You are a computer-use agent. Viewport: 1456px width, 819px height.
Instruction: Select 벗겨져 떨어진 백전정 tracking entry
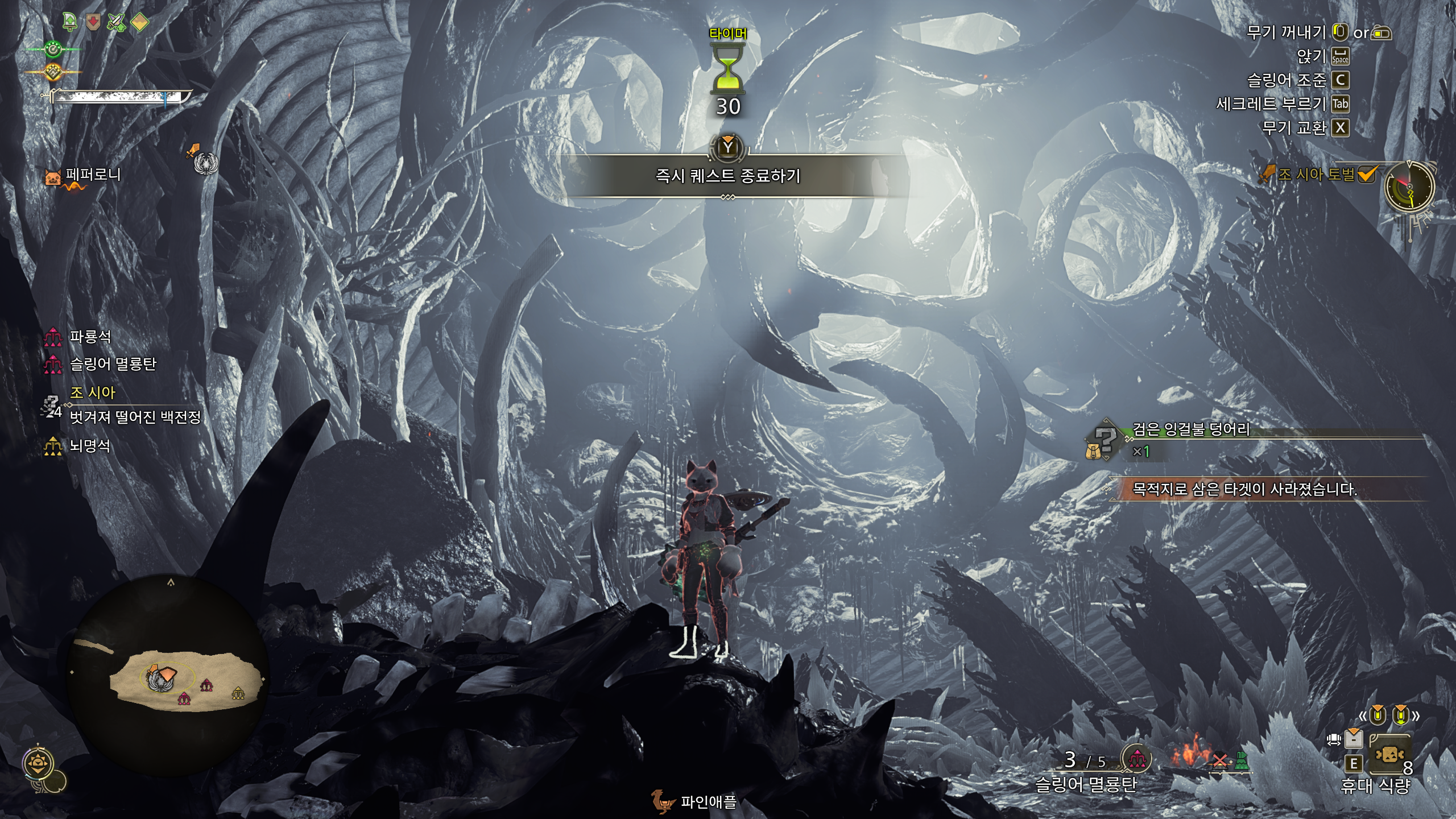135,417
